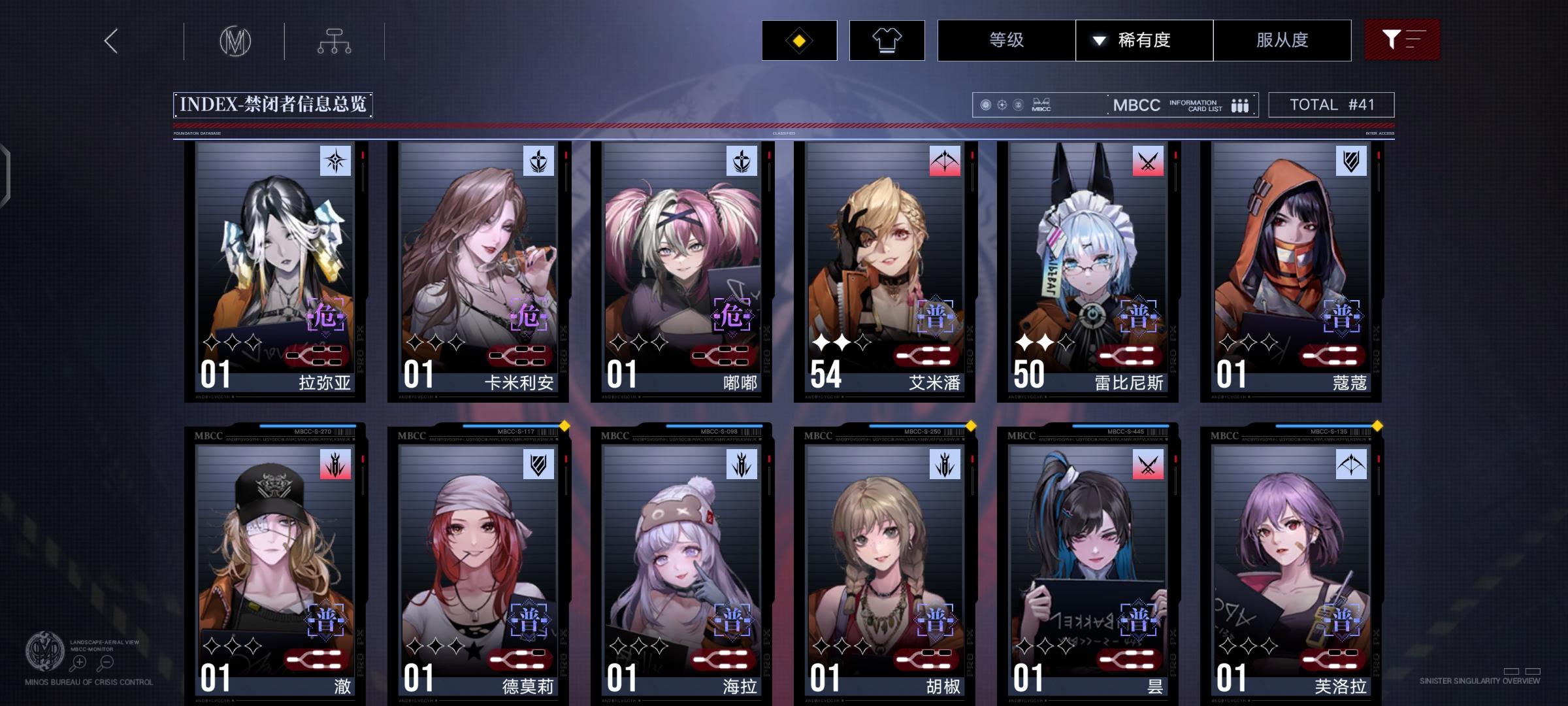Open the yellow diamond item filter icon
Screen dimensions: 1568x706
tap(798, 40)
